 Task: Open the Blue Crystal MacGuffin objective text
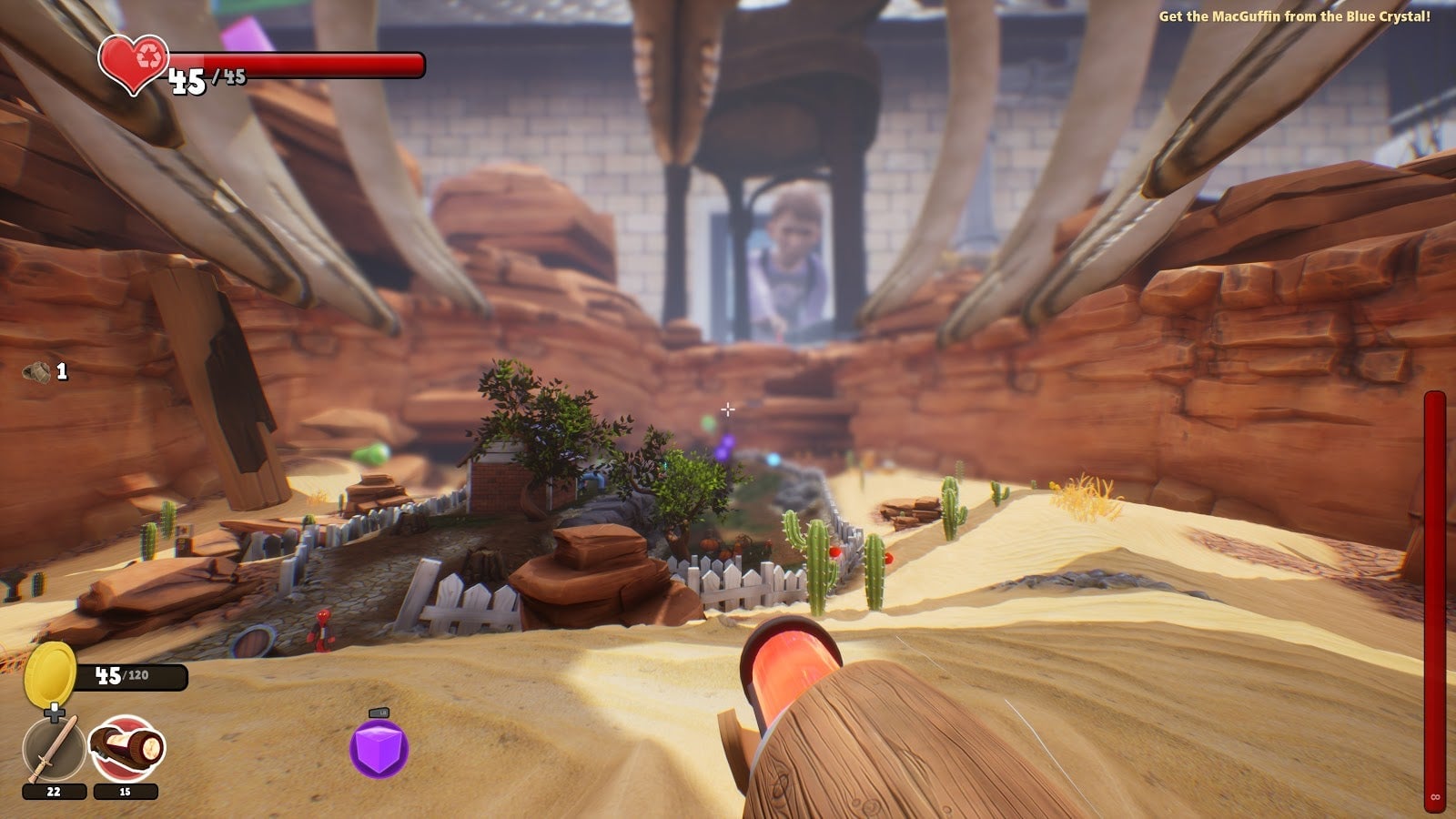1294,16
